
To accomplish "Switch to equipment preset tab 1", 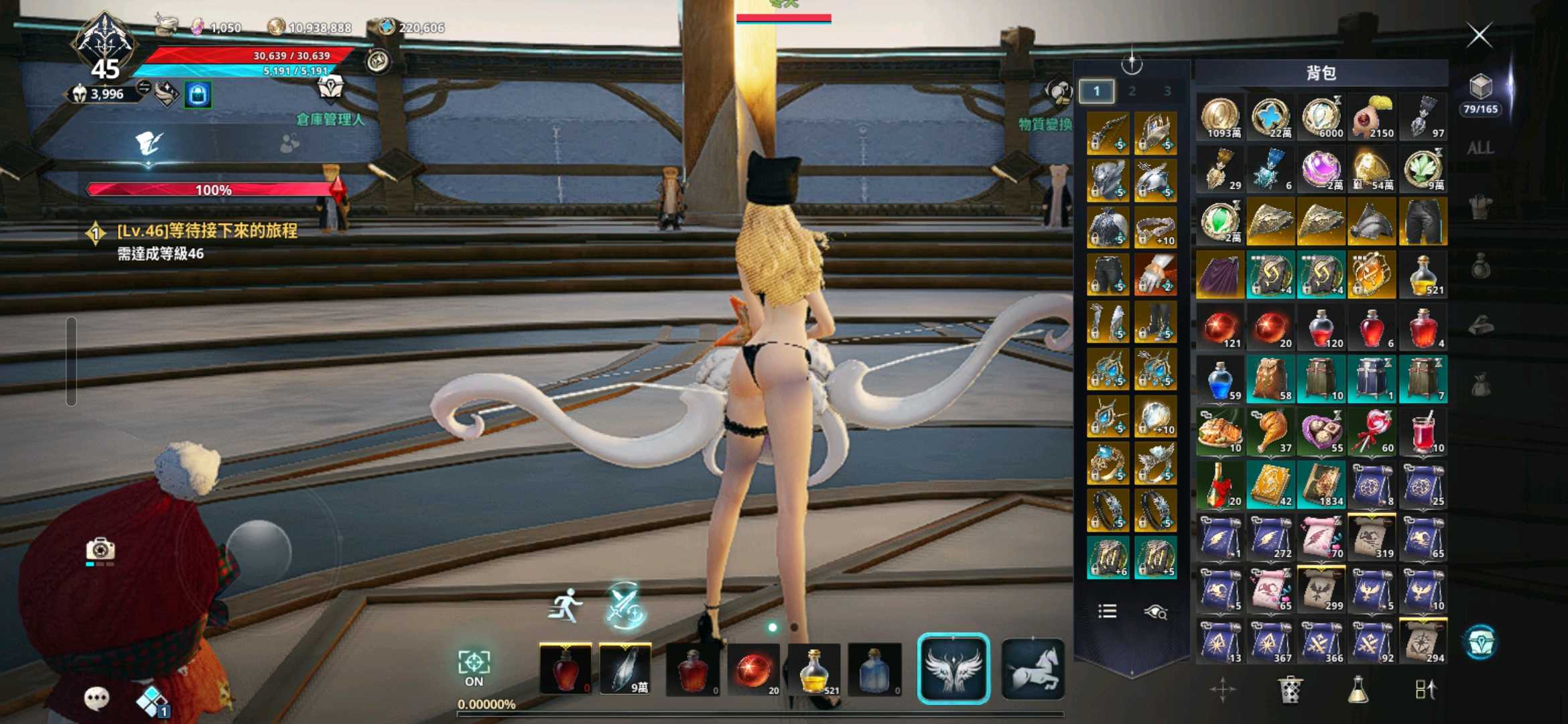I will coord(1097,91).
